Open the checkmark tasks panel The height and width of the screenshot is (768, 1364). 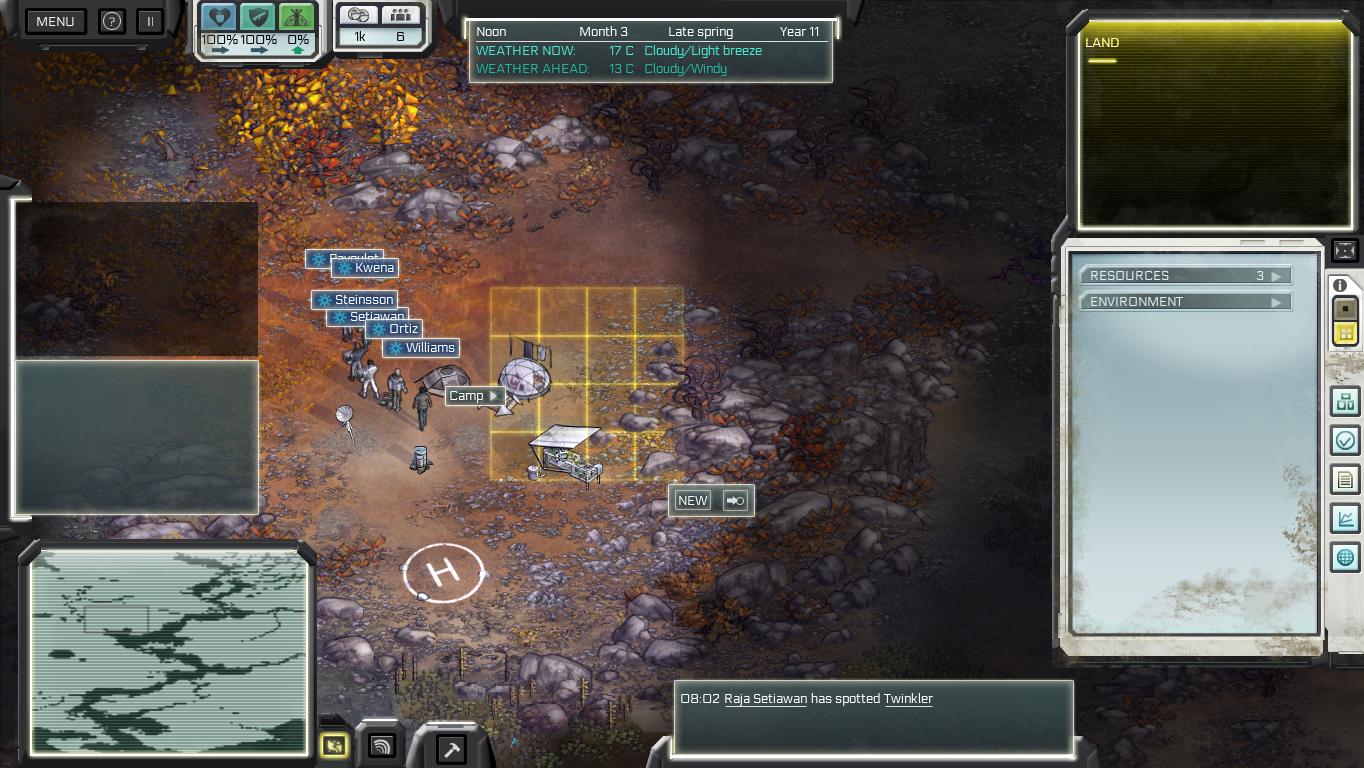point(1345,440)
